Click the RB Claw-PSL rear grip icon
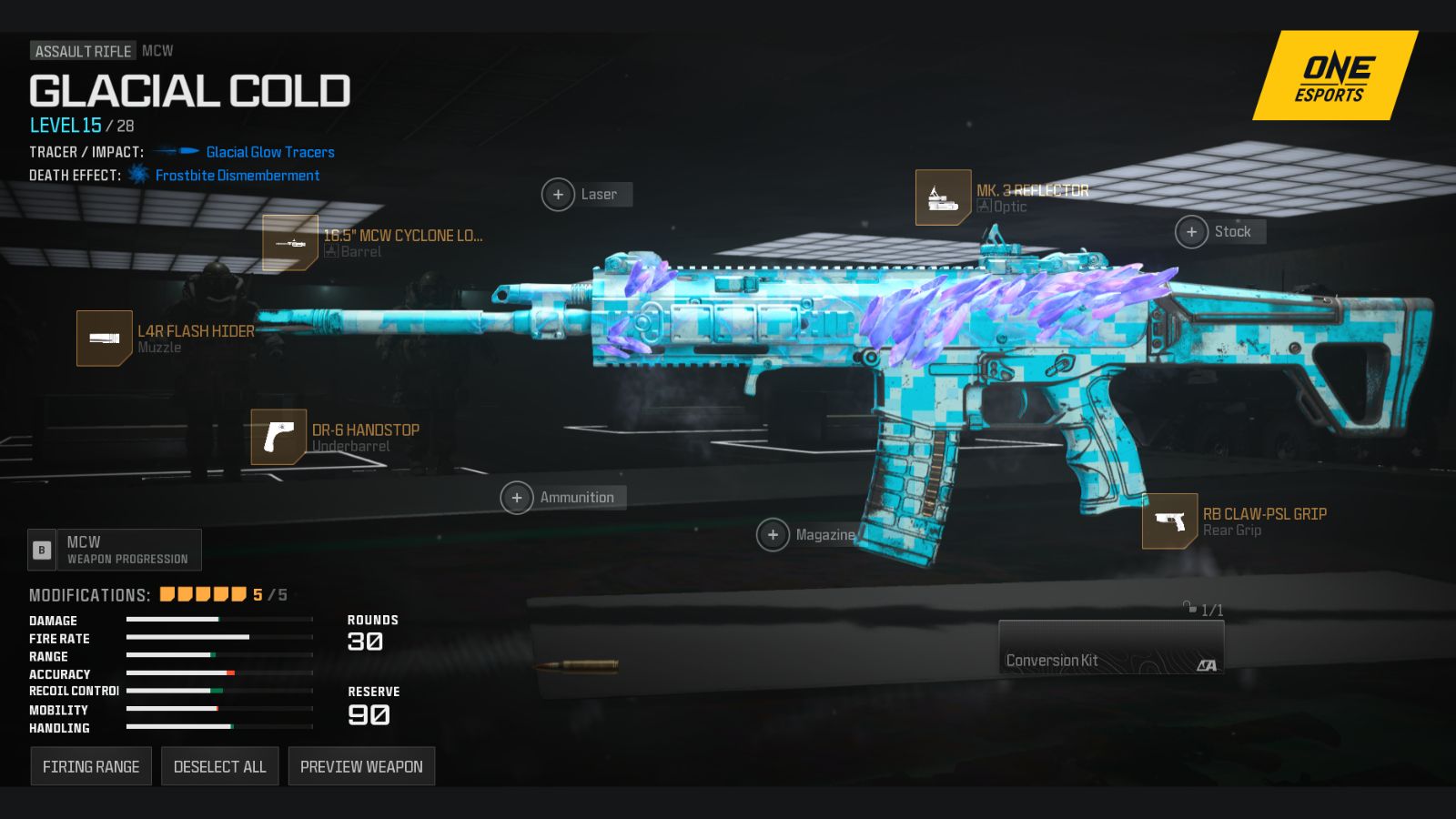Screen dimensions: 1456x819 pyautogui.click(x=1171, y=521)
